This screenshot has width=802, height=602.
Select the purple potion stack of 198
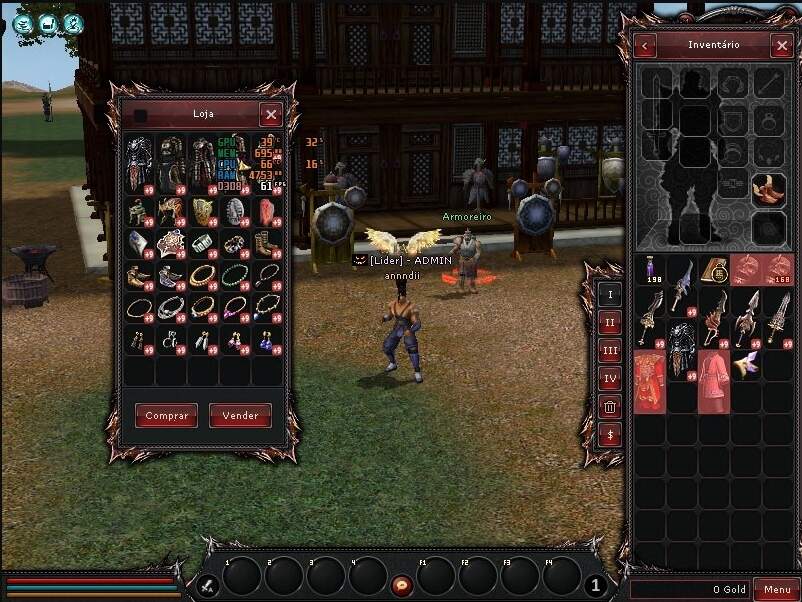click(x=652, y=270)
